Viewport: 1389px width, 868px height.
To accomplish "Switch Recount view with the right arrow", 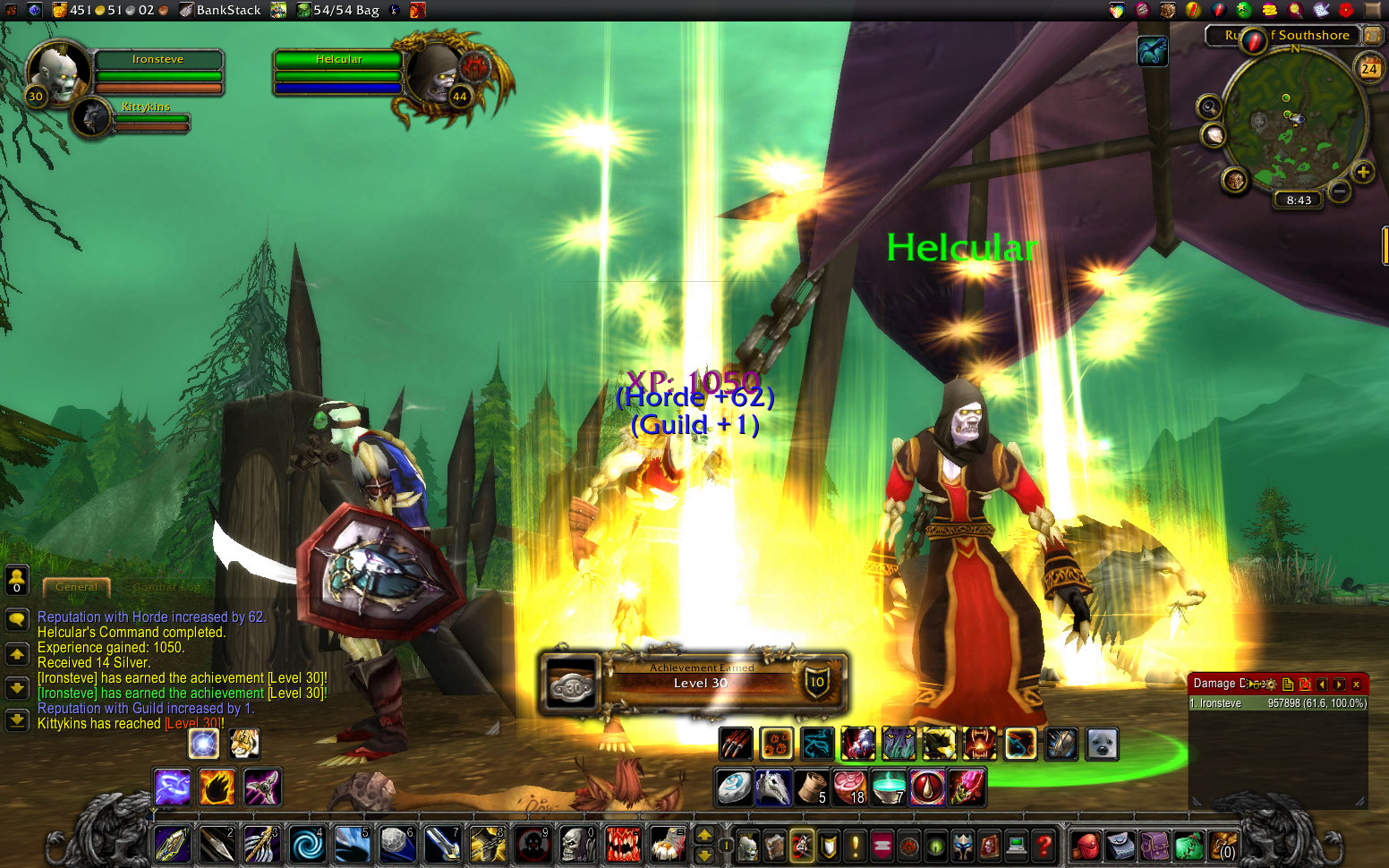I will 1339,684.
